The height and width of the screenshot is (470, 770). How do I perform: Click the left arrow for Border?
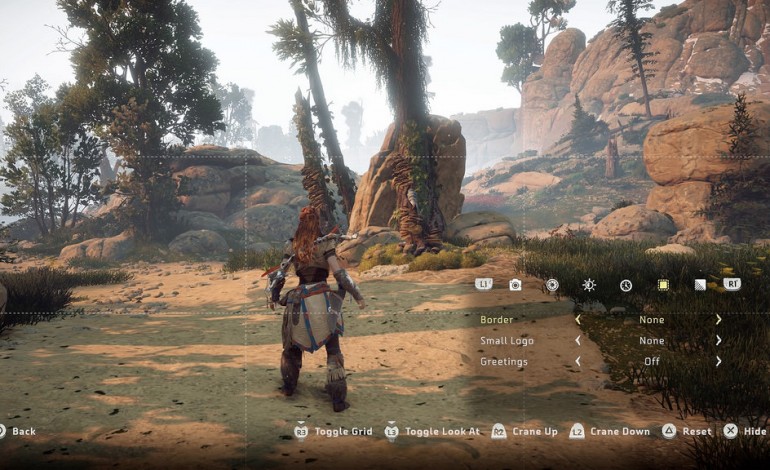pos(577,320)
